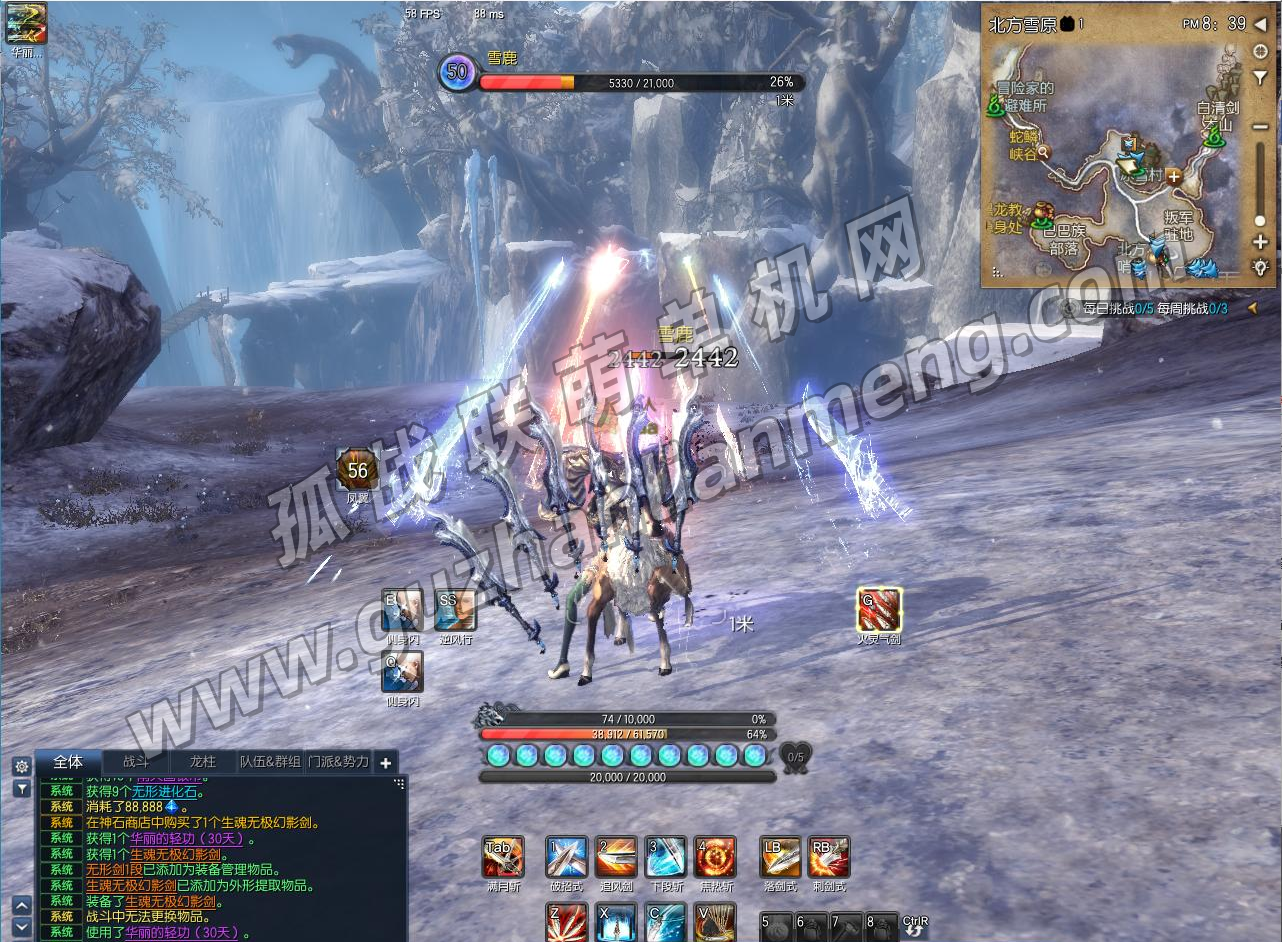The image size is (1282, 942).
Task: Open the 龙柱 chat tab
Action: coord(203,762)
